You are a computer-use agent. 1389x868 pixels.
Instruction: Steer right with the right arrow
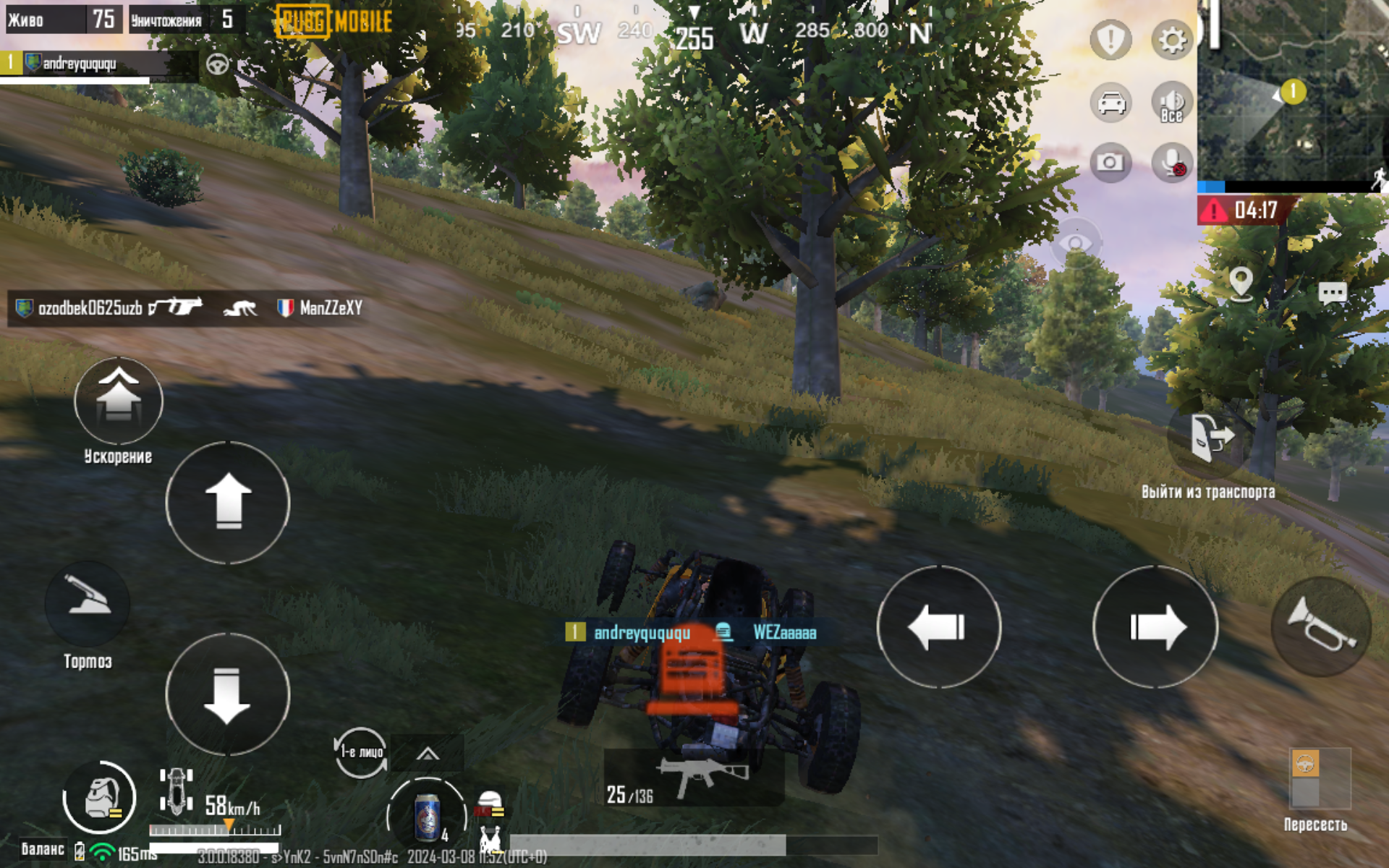[x=1155, y=626]
